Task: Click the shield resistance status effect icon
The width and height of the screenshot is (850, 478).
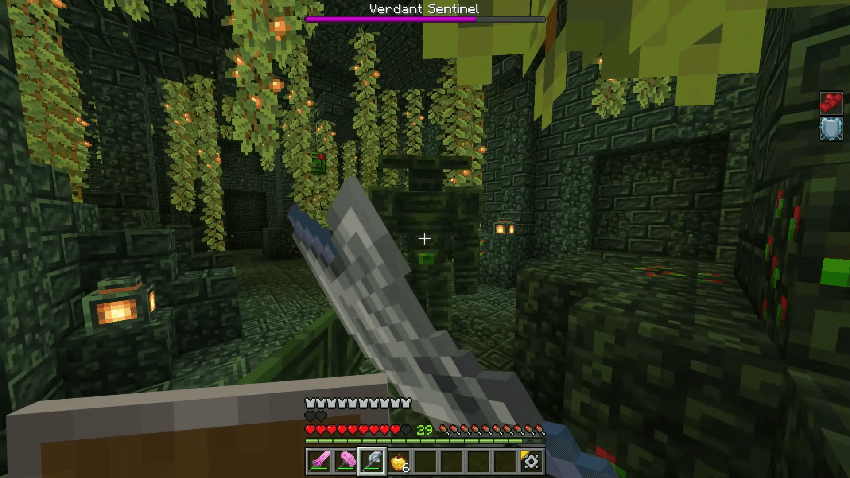Action: coord(831,128)
